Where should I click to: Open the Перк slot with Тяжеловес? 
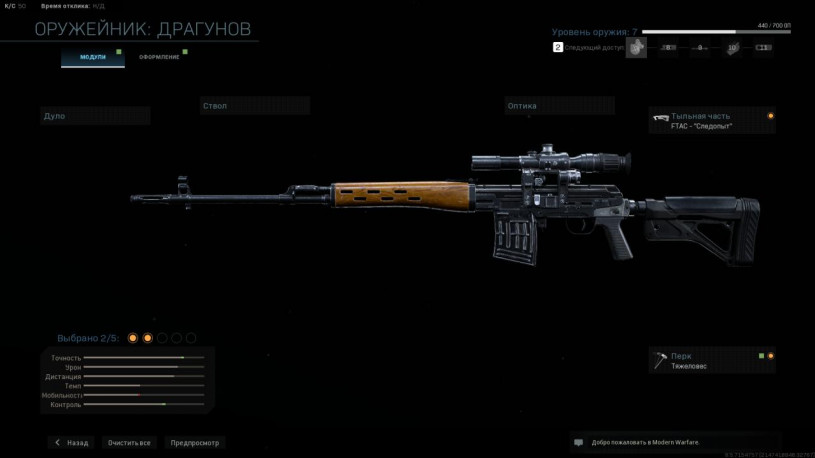(712, 361)
